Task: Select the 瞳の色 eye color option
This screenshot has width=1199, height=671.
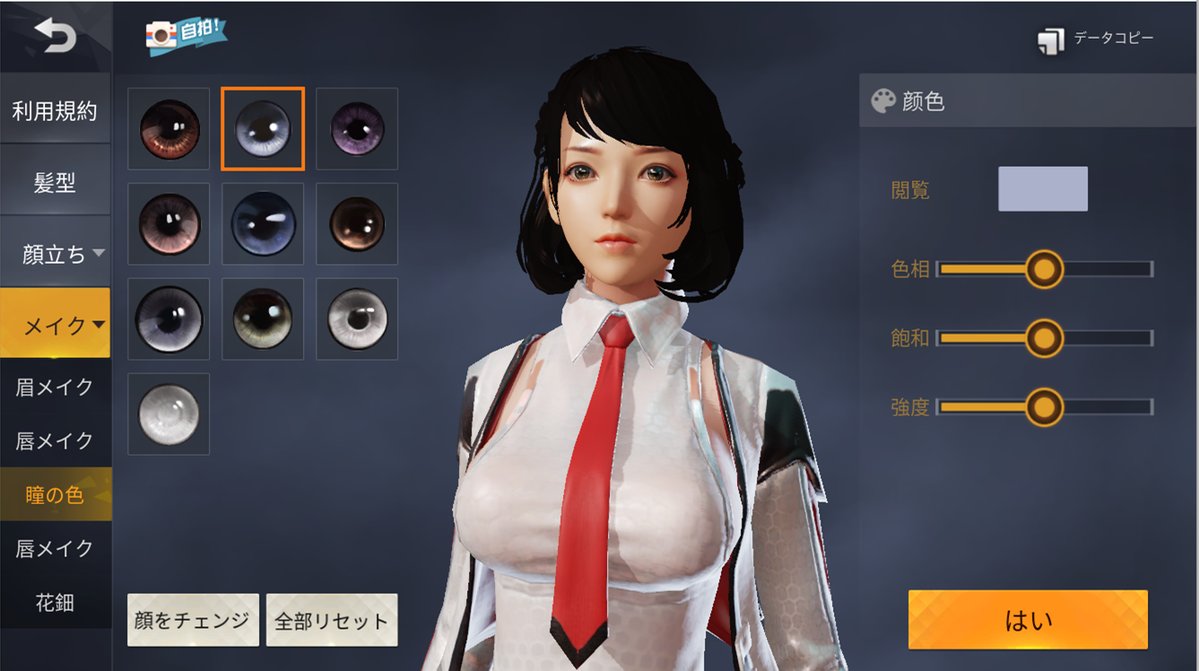Action: point(55,495)
